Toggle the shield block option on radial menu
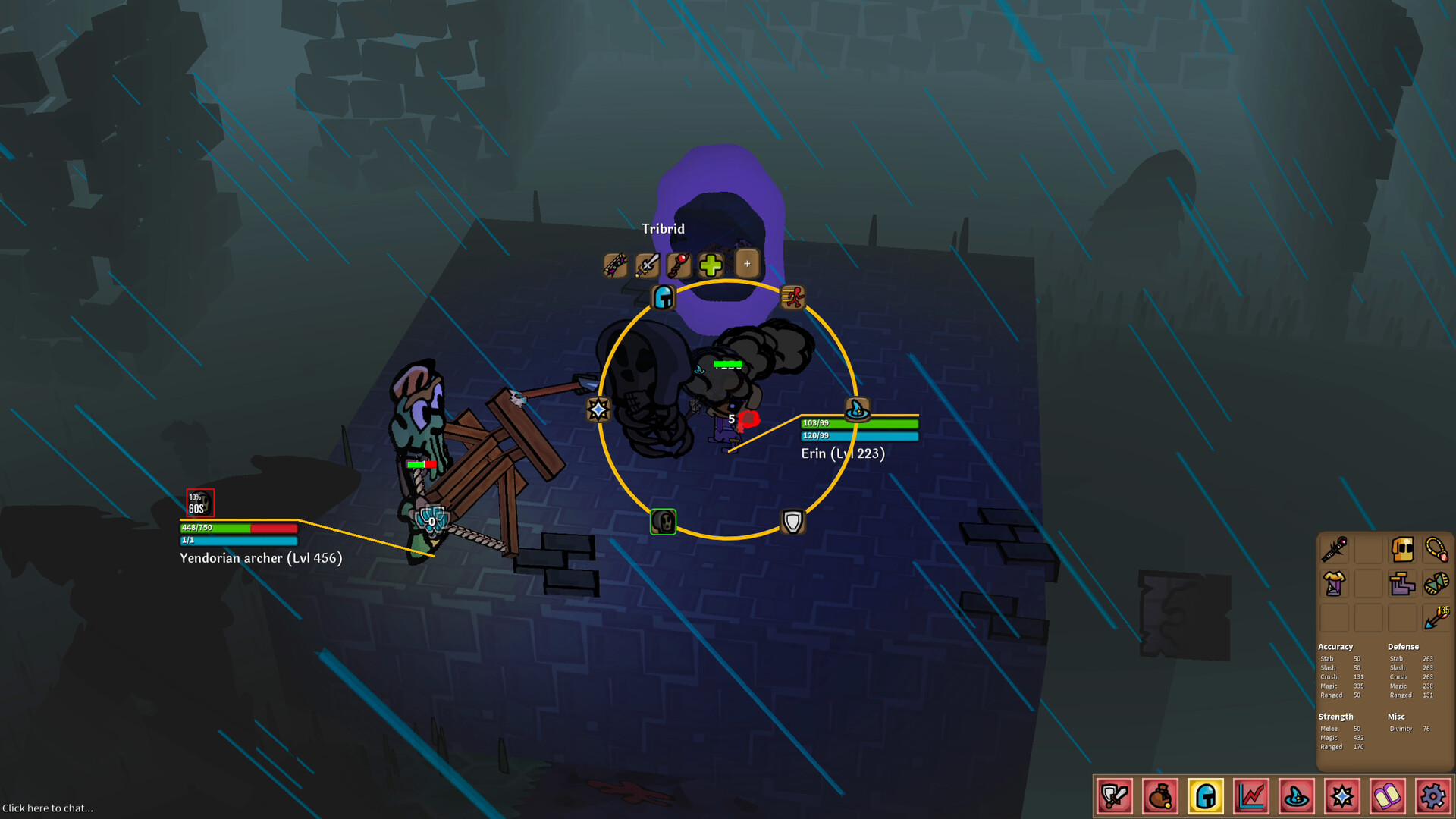This screenshot has width=1456, height=819. [x=792, y=522]
